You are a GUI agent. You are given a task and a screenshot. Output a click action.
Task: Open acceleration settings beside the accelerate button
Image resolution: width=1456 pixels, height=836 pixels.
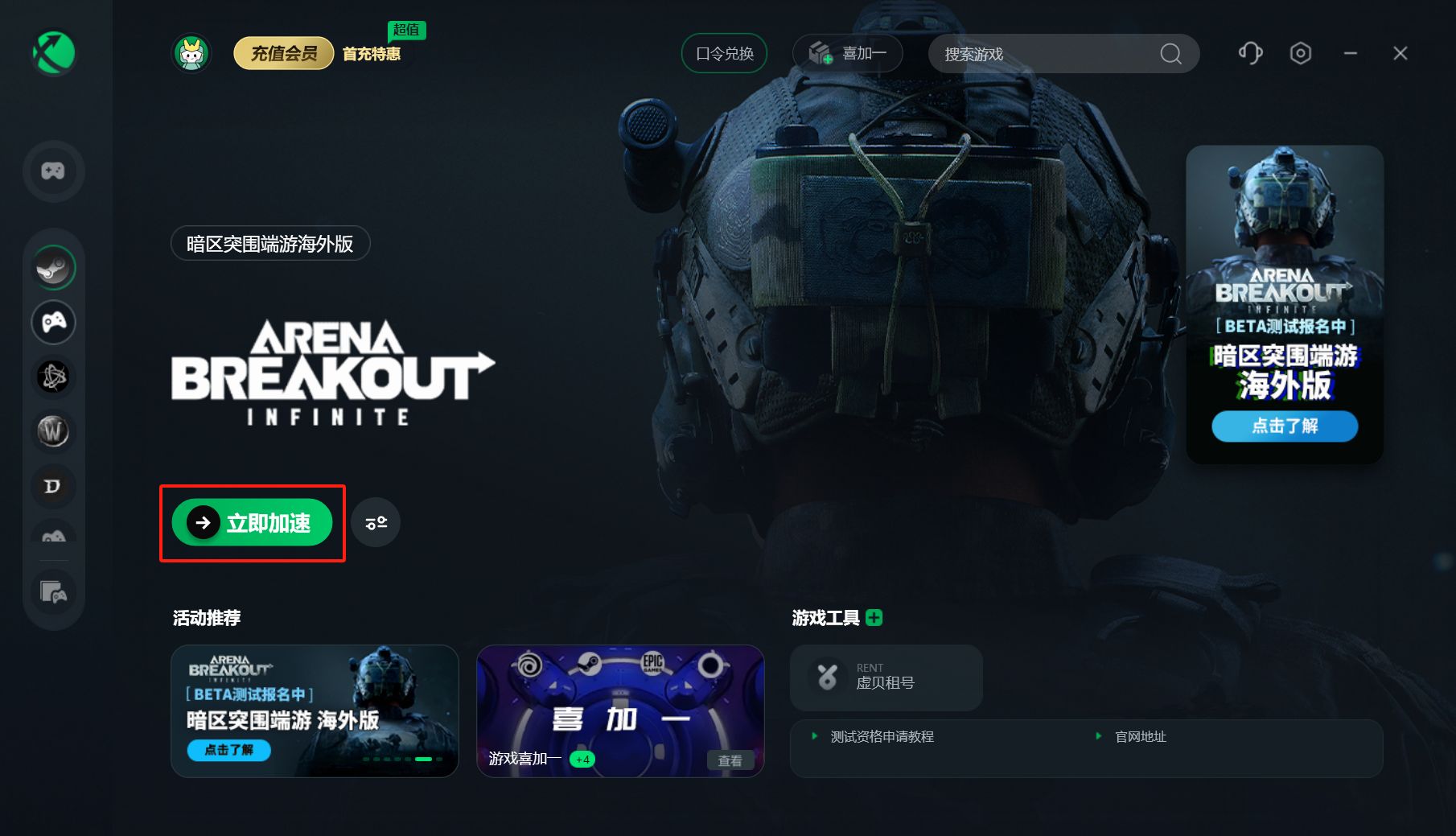[x=376, y=523]
